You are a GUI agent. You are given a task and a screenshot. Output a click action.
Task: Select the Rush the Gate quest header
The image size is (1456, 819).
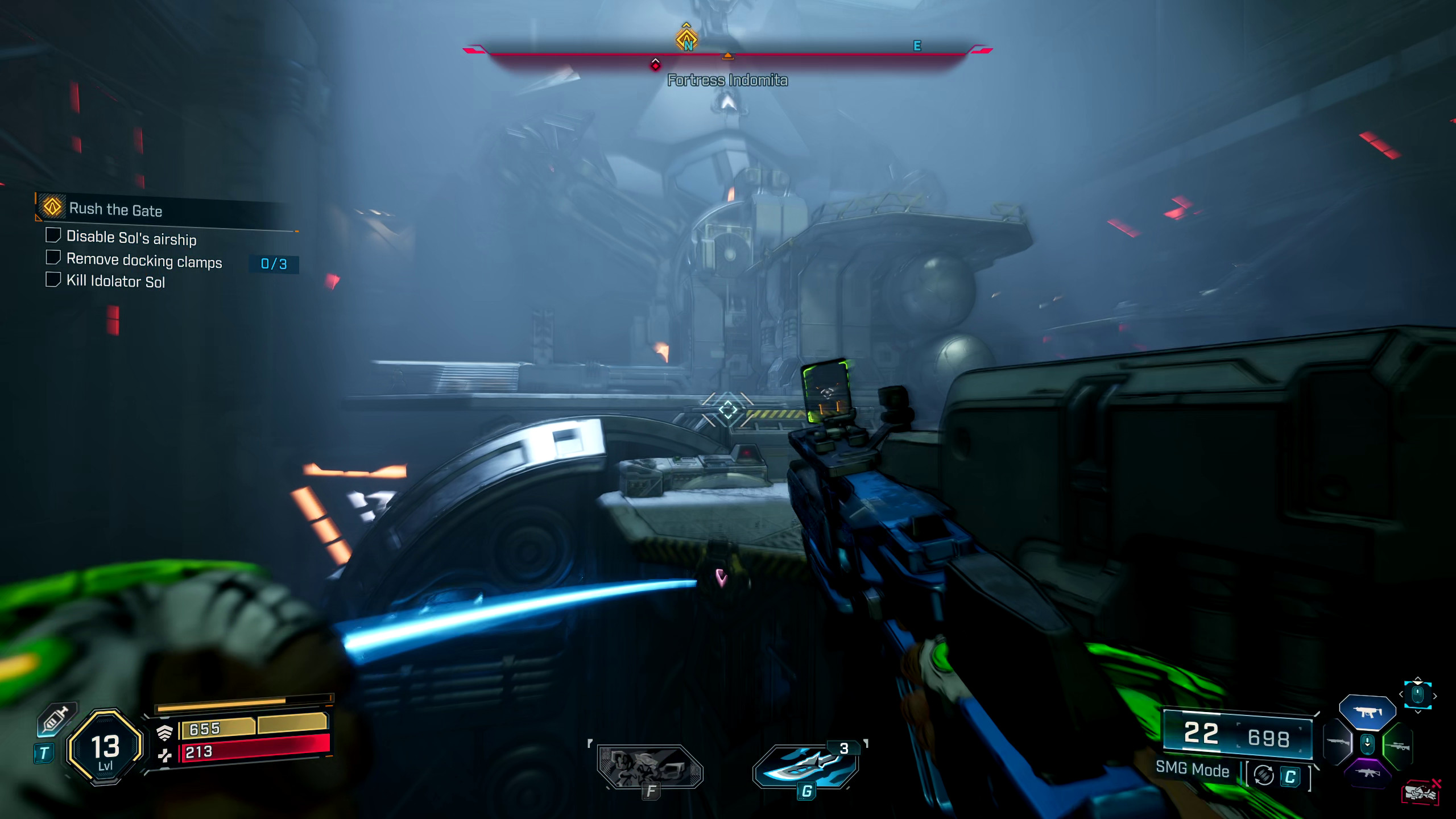click(x=115, y=209)
